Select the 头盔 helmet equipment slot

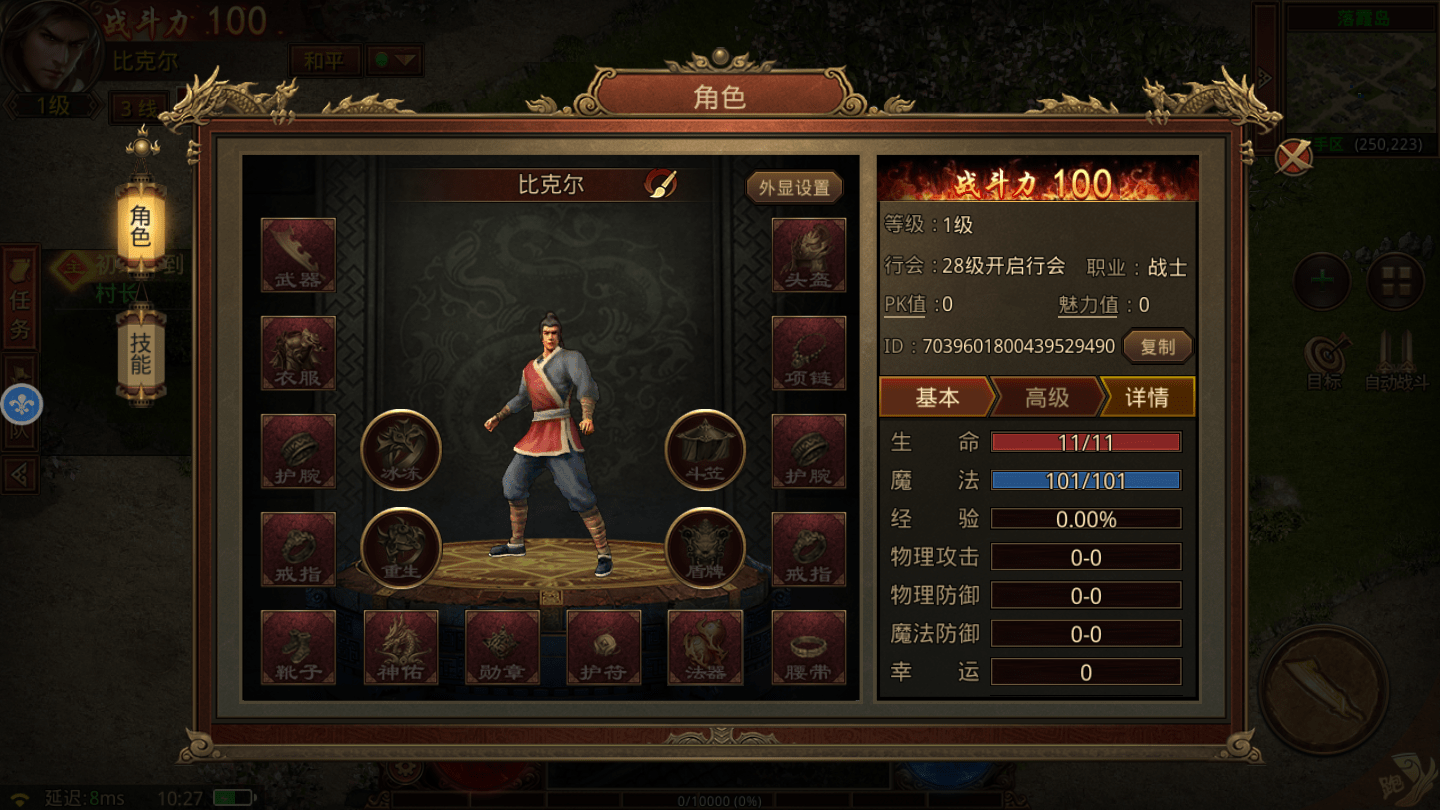pyautogui.click(x=808, y=255)
